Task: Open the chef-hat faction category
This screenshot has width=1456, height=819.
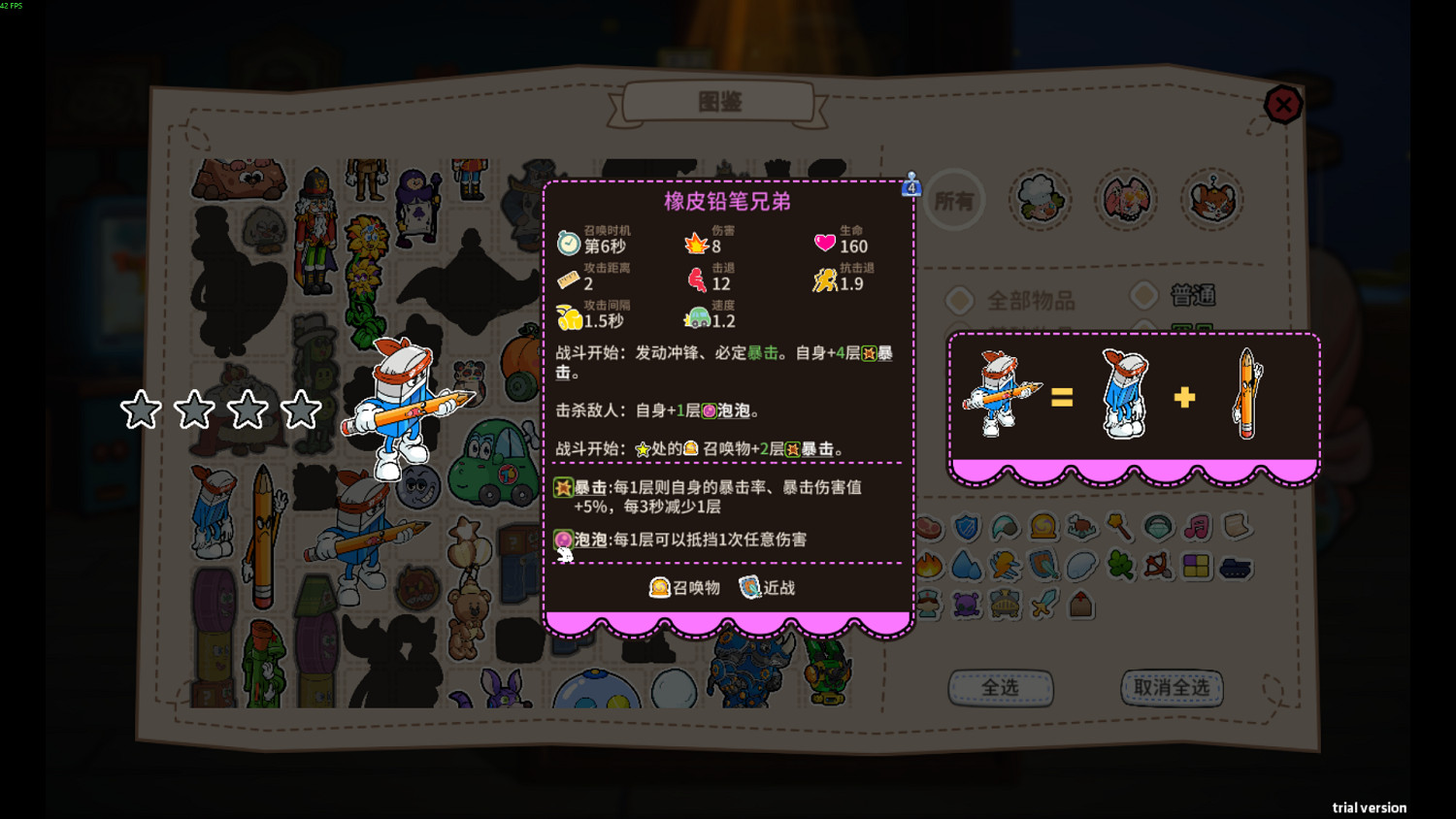Action: 1040,198
